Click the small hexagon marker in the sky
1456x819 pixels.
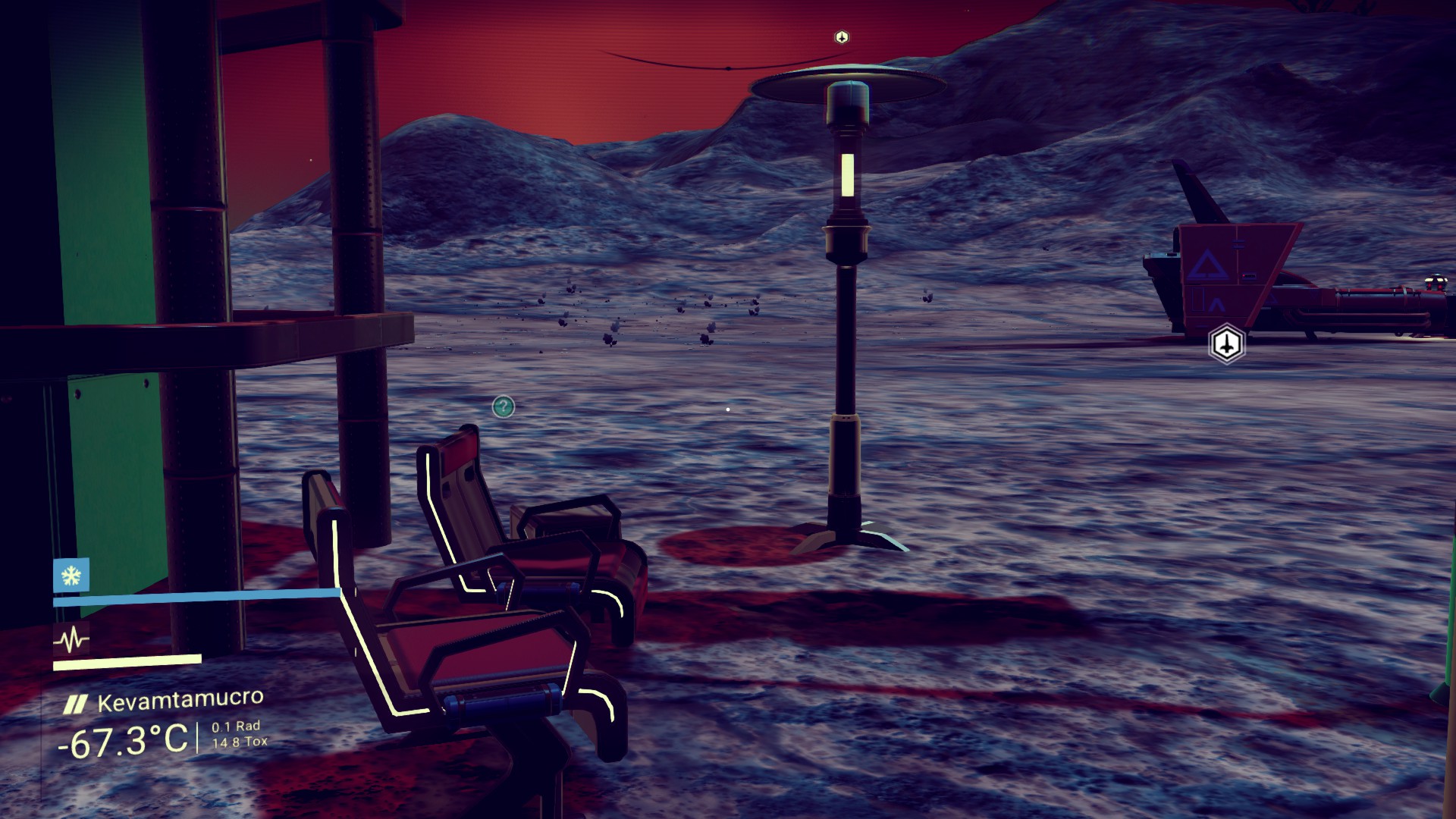coord(841,37)
